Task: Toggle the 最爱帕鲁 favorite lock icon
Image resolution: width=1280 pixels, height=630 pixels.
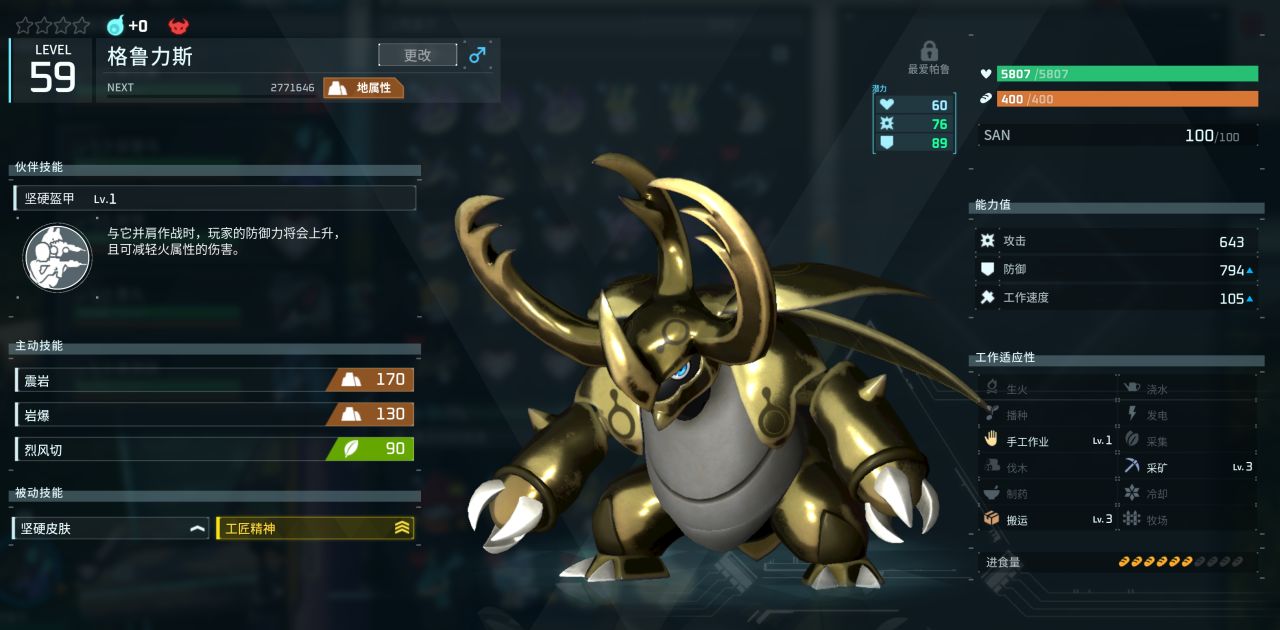Action: pyautogui.click(x=929, y=51)
